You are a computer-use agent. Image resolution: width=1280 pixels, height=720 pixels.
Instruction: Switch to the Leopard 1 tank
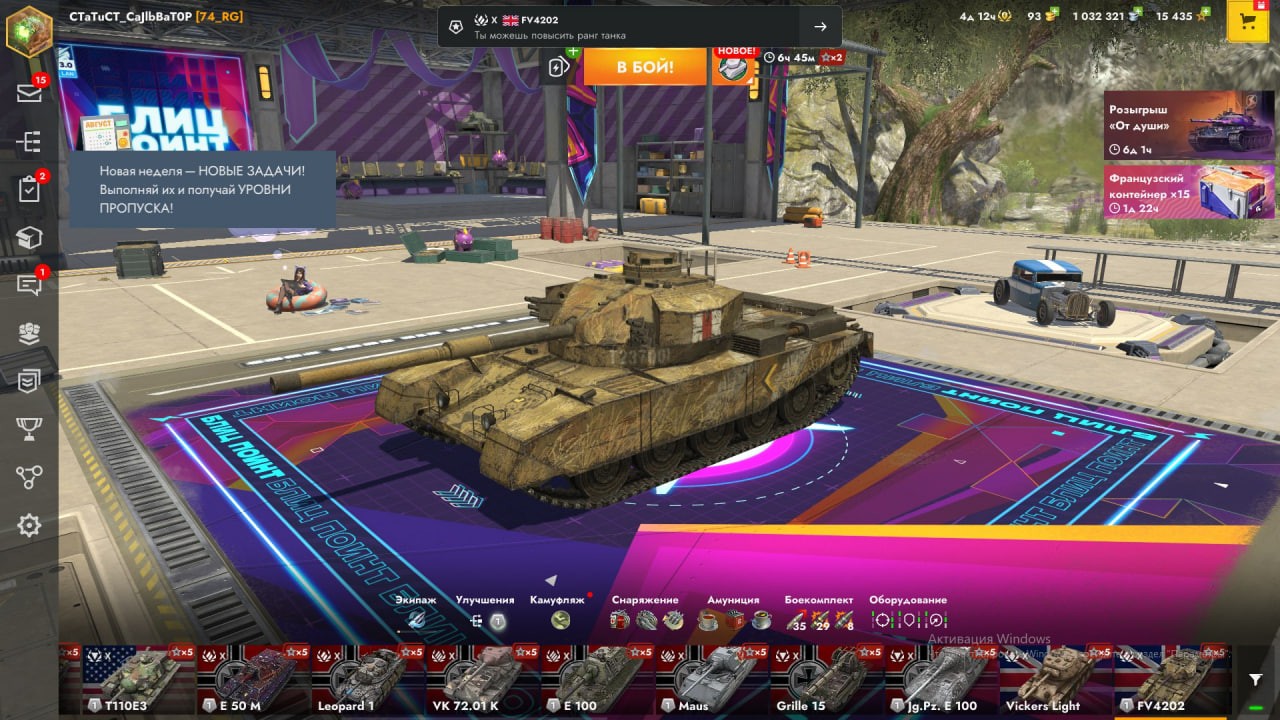367,680
